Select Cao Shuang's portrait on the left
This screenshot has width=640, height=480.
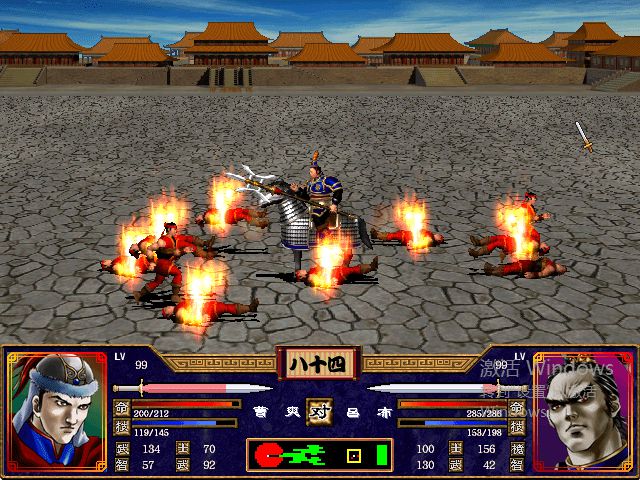coord(57,409)
